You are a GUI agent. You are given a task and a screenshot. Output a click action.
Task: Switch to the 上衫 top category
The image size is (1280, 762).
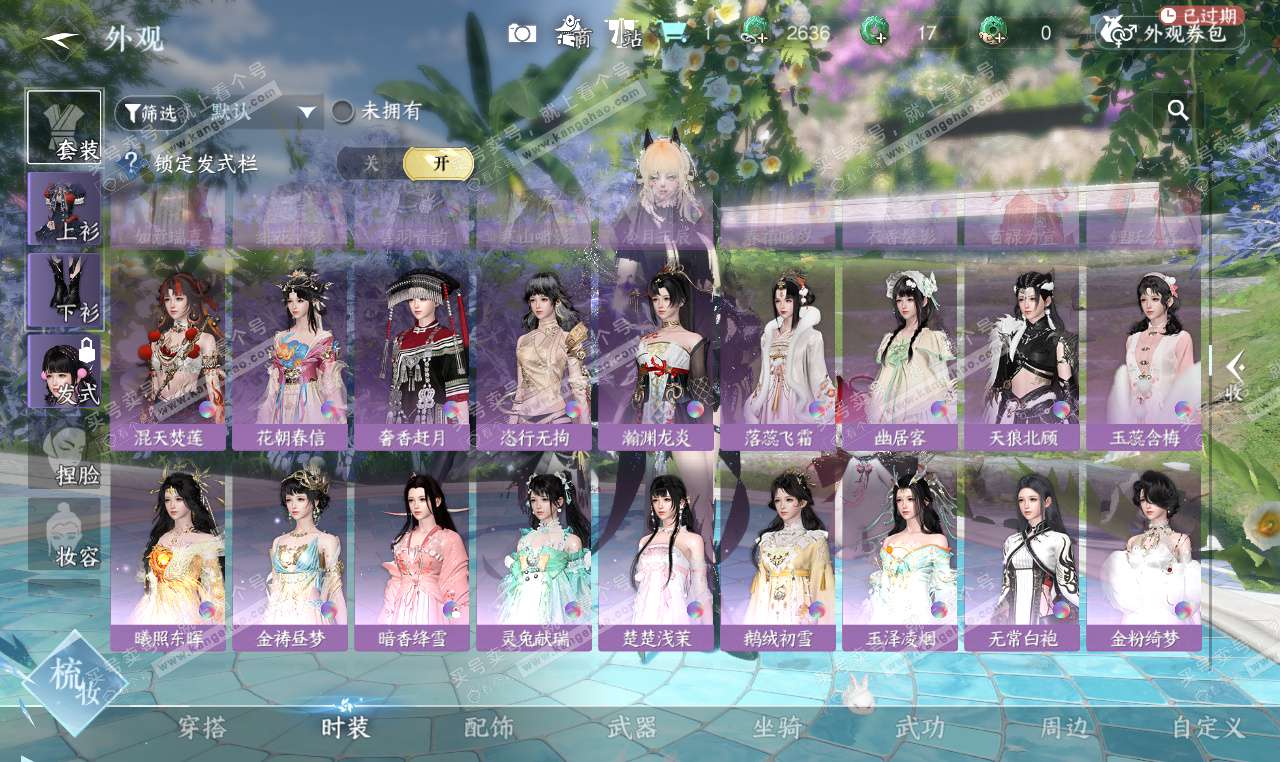(x=64, y=208)
